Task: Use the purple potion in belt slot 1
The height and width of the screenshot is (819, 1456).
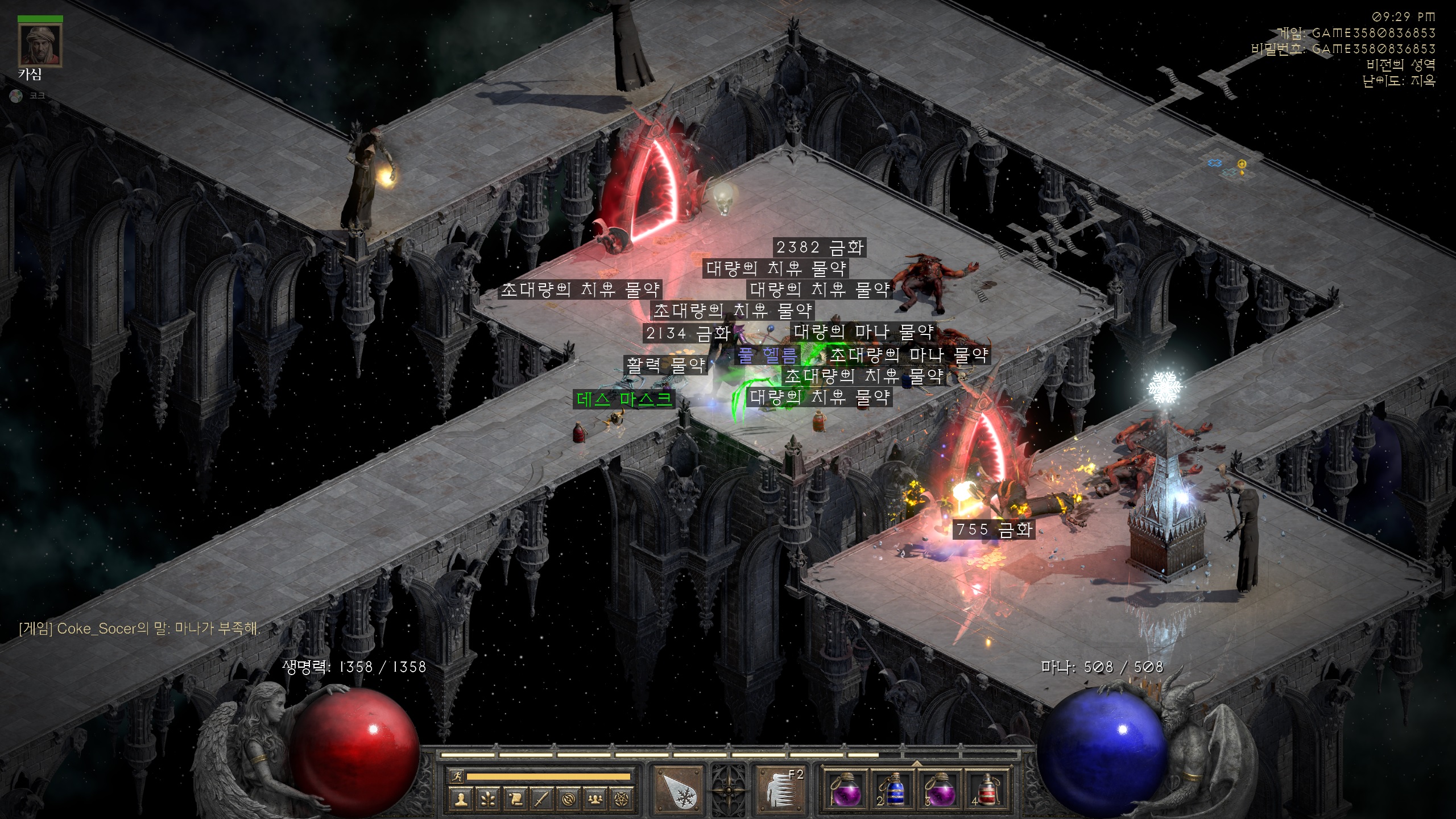Action: tap(845, 791)
